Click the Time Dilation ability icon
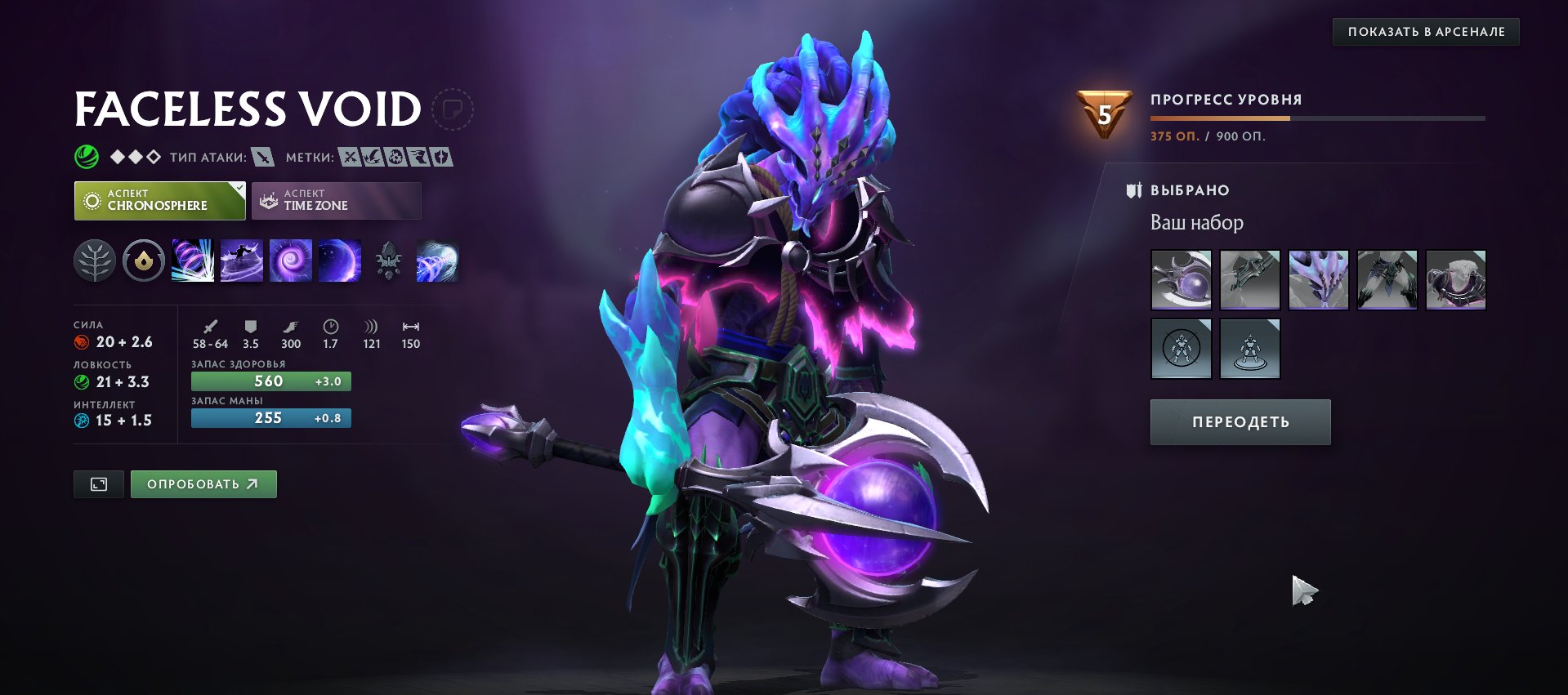This screenshot has width=1568, height=695. click(x=242, y=261)
